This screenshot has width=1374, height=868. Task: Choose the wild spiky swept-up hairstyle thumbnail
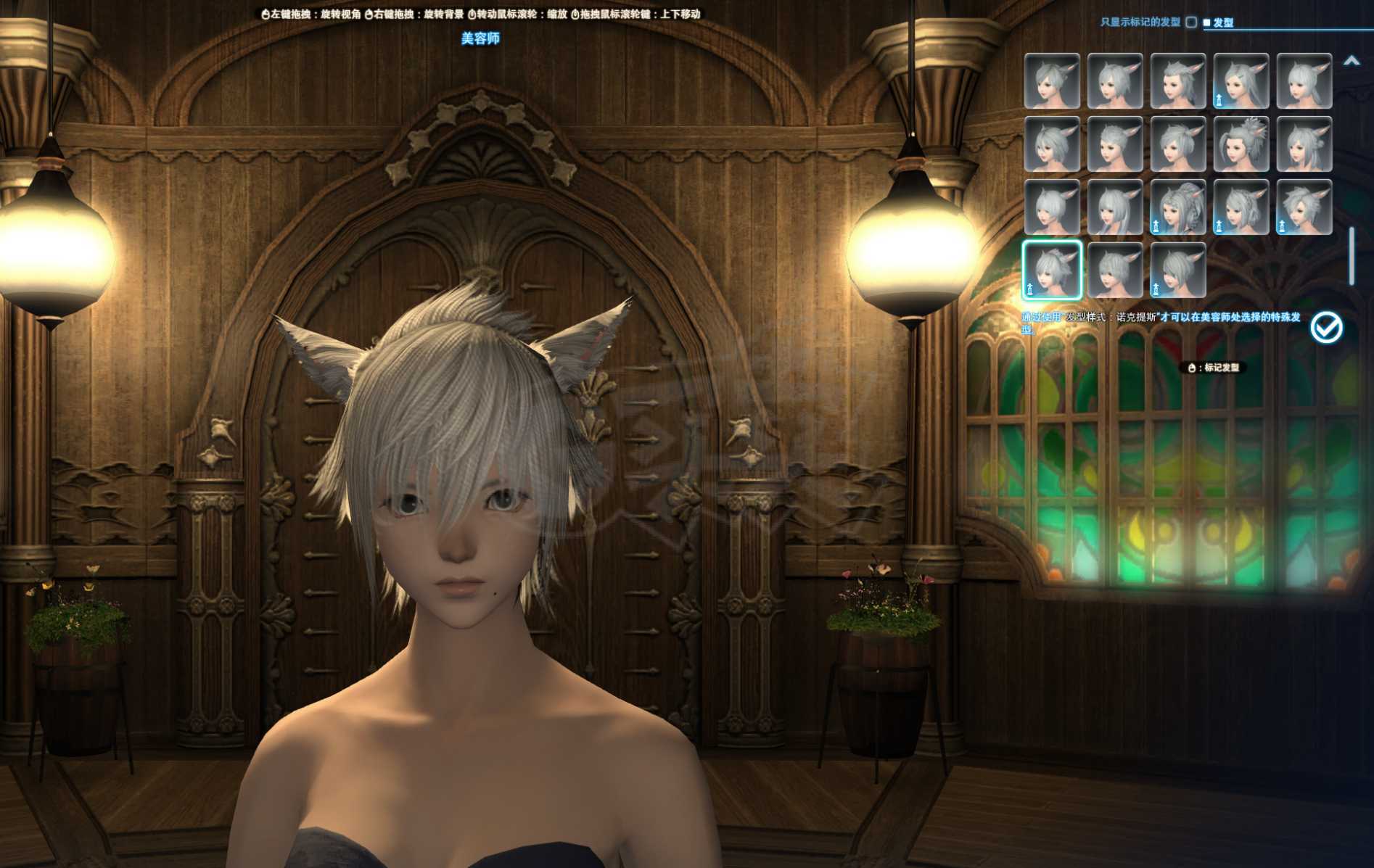pos(1304,207)
